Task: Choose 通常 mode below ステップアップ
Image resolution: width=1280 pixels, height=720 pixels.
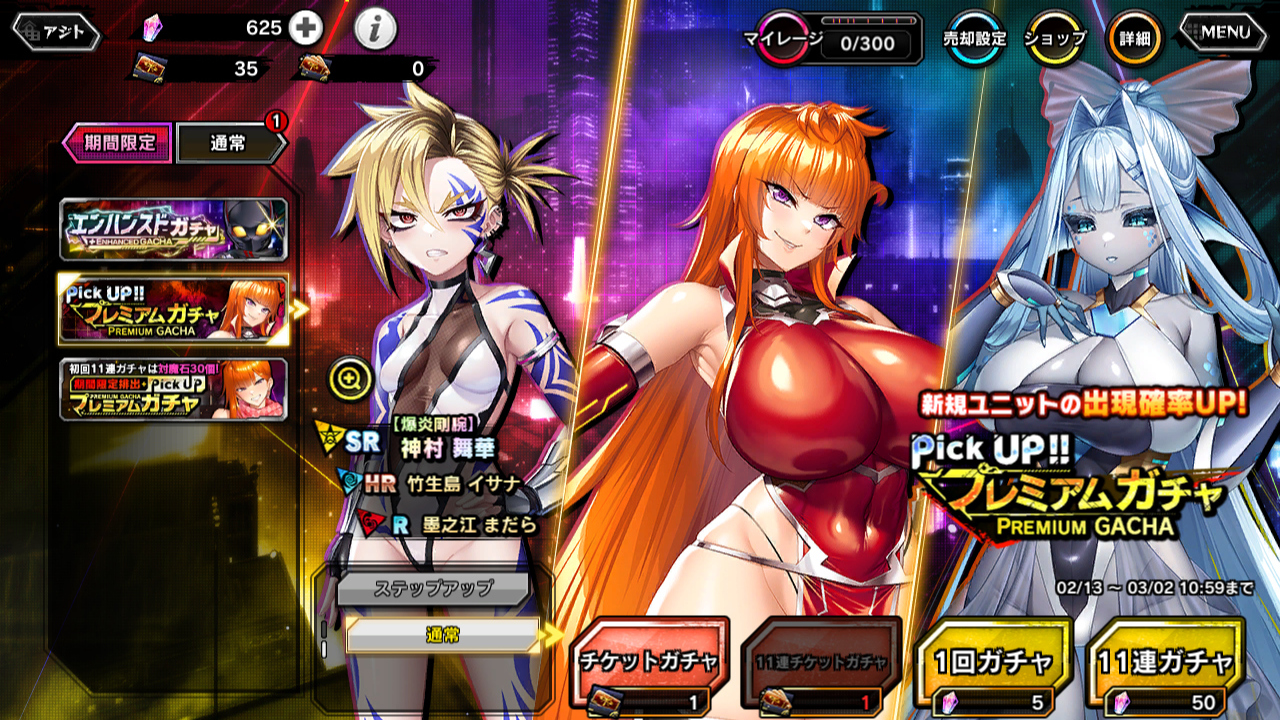Action: [x=442, y=635]
